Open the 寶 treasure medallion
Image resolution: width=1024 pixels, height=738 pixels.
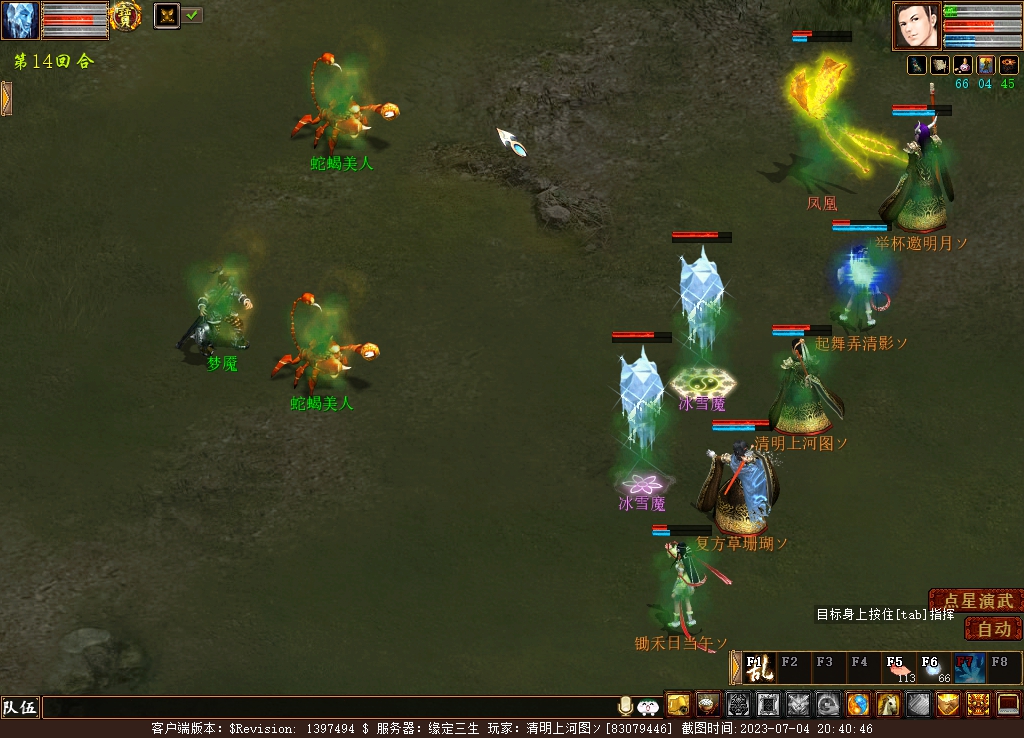125,16
